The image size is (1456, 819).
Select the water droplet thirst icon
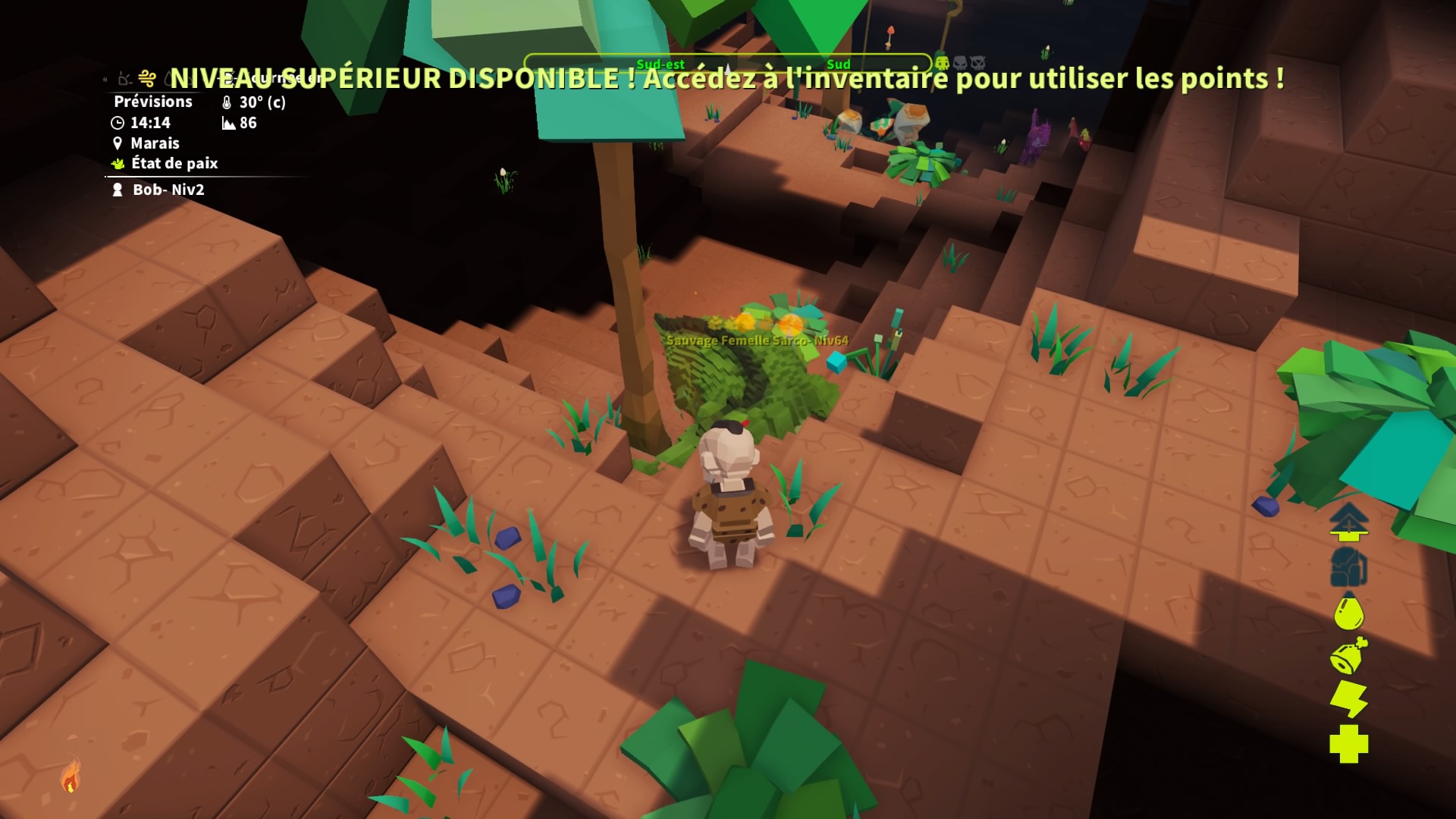pyautogui.click(x=1348, y=612)
